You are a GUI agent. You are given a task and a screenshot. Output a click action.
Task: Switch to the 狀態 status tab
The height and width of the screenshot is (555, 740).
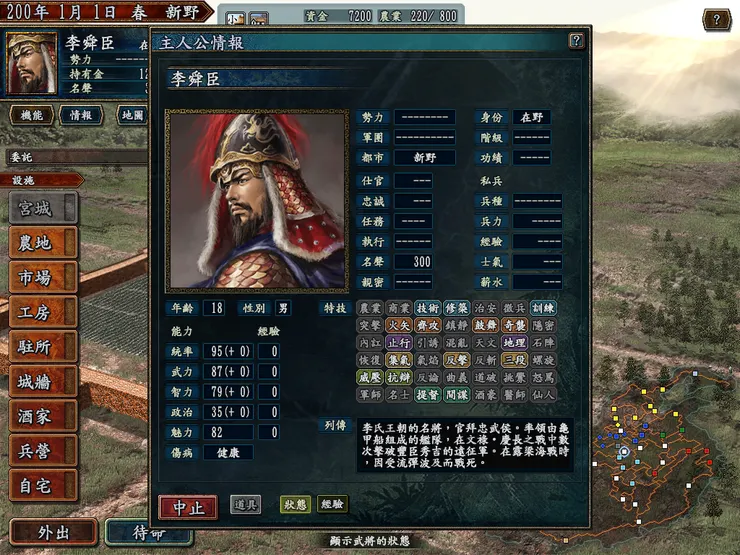295,505
